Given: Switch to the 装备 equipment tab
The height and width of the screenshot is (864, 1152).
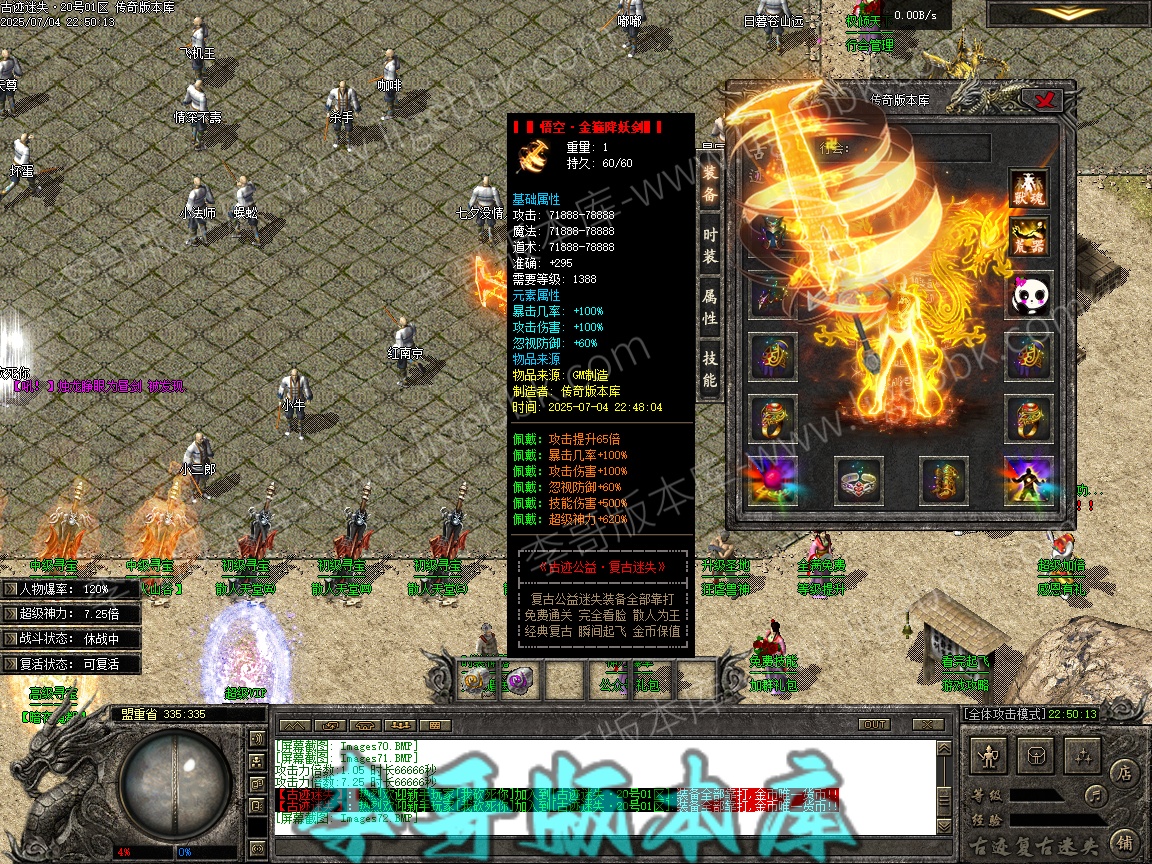Looking at the screenshot, I should pyautogui.click(x=709, y=183).
